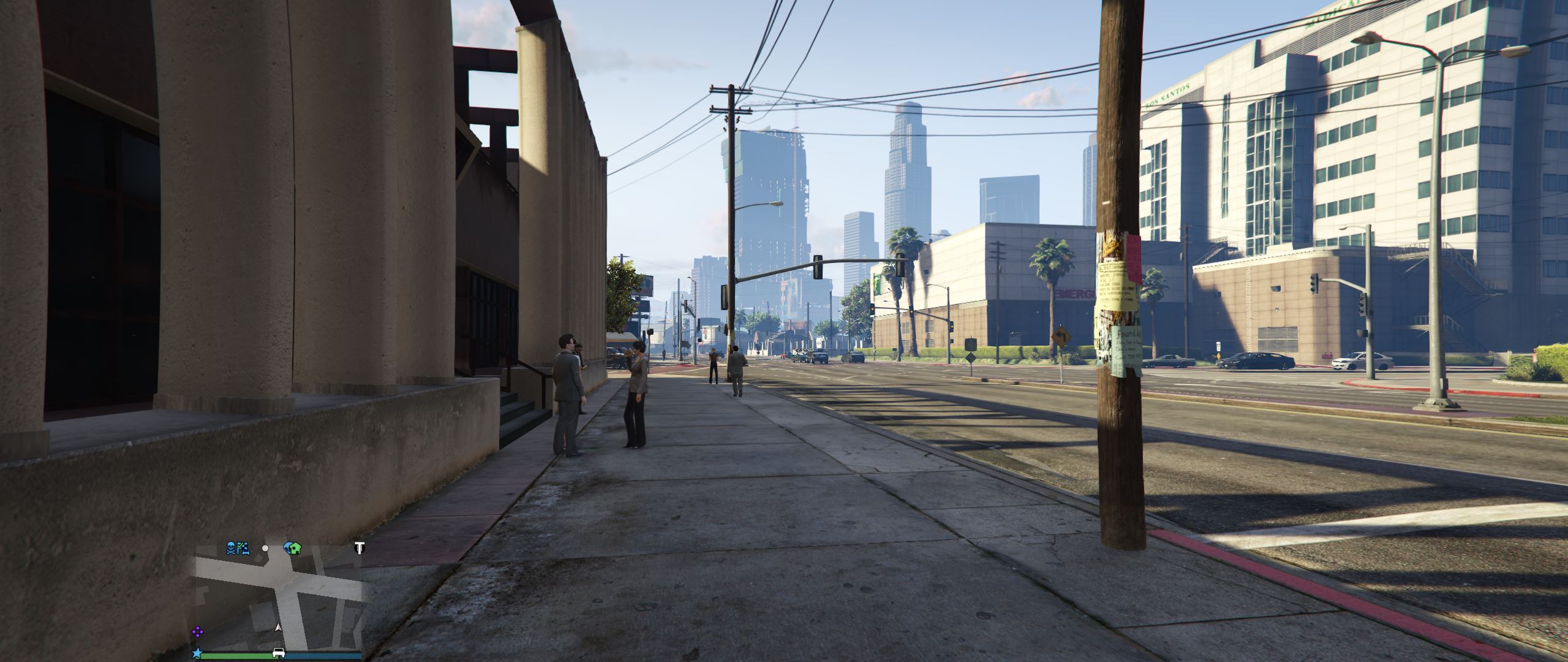Select the white T marker blip
The height and width of the screenshot is (662, 1568).
point(360,547)
